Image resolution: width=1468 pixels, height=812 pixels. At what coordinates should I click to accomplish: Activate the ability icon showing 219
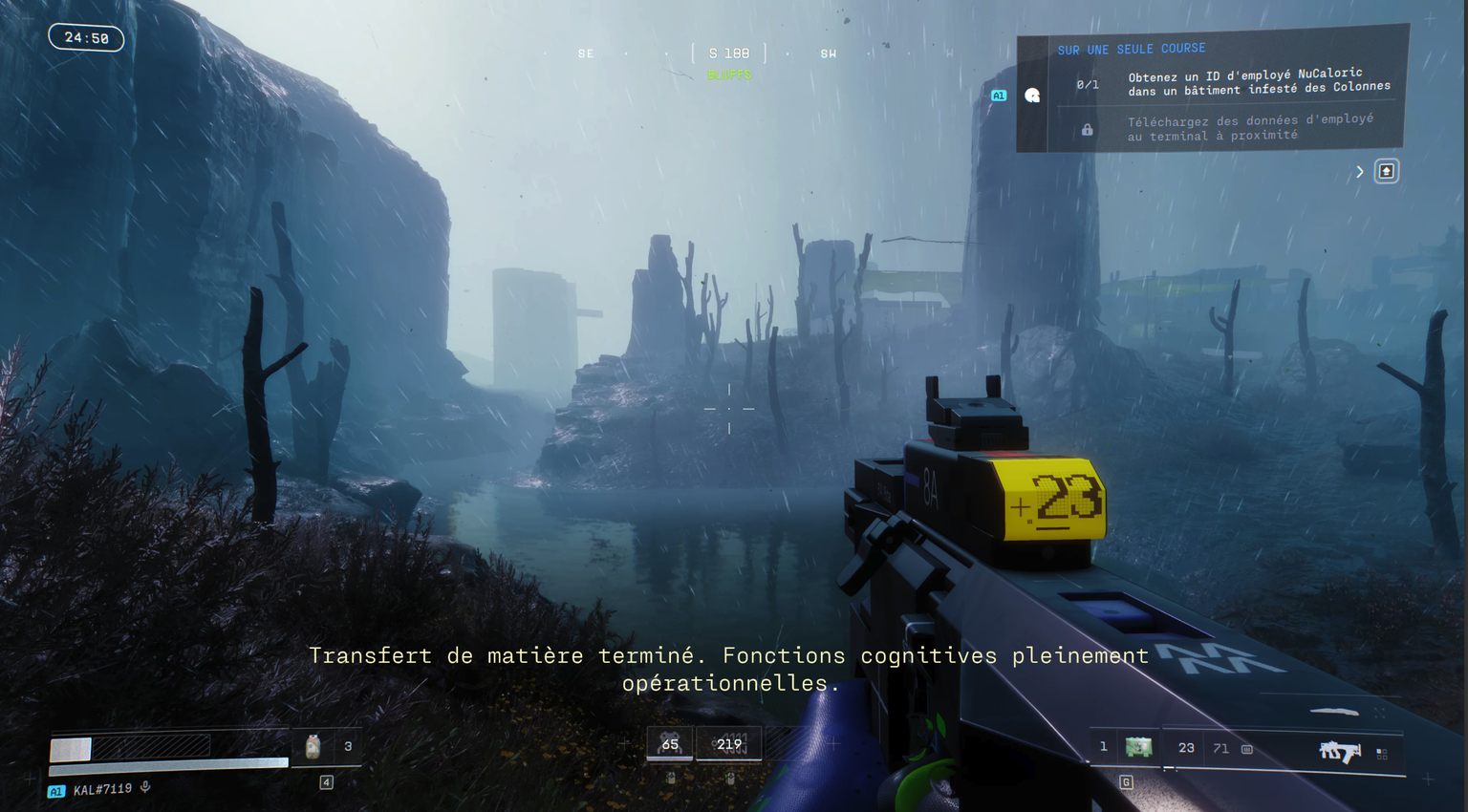(729, 743)
